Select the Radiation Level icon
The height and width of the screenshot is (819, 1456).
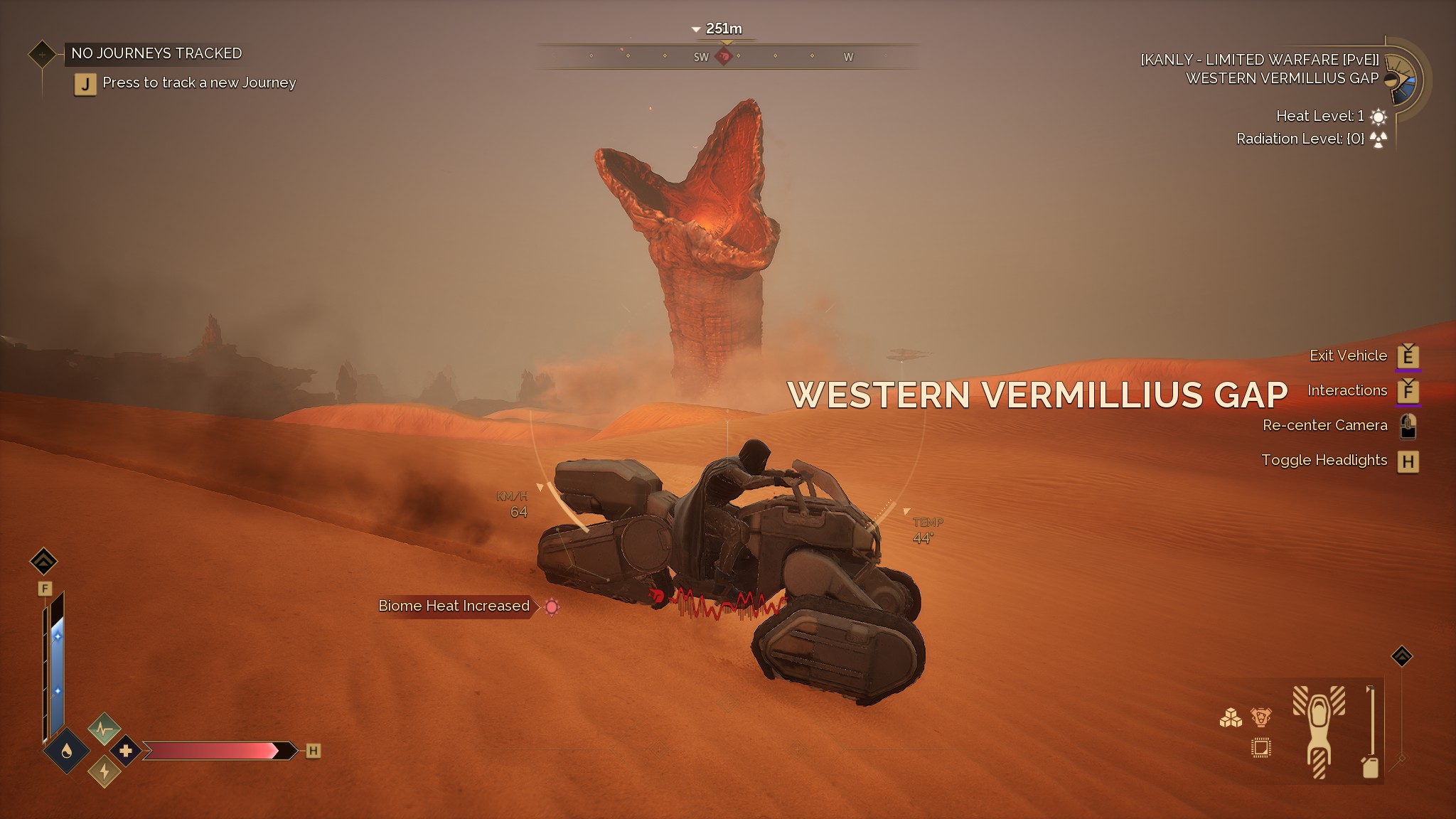click(1378, 139)
